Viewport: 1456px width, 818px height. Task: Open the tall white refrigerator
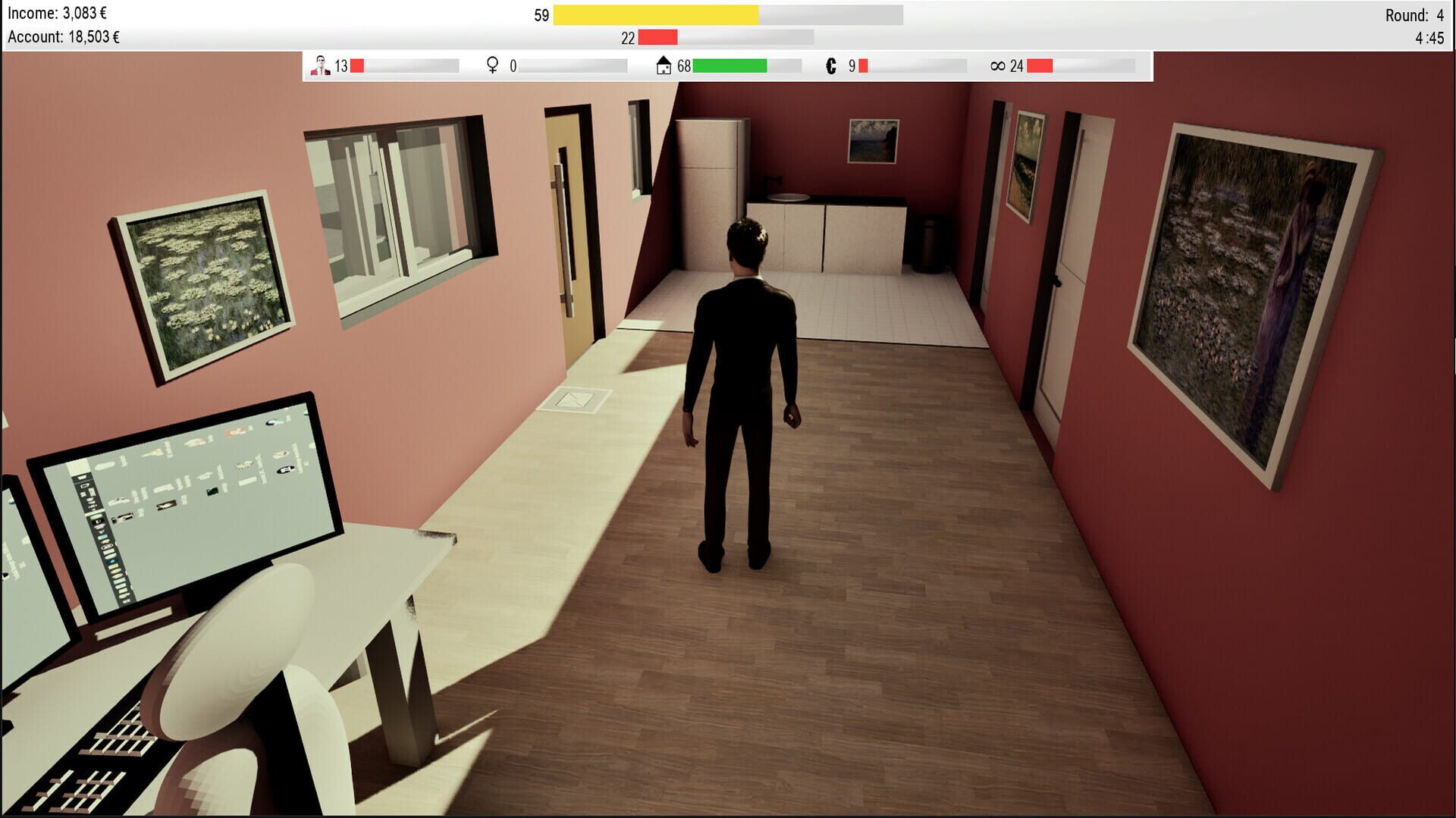[709, 190]
